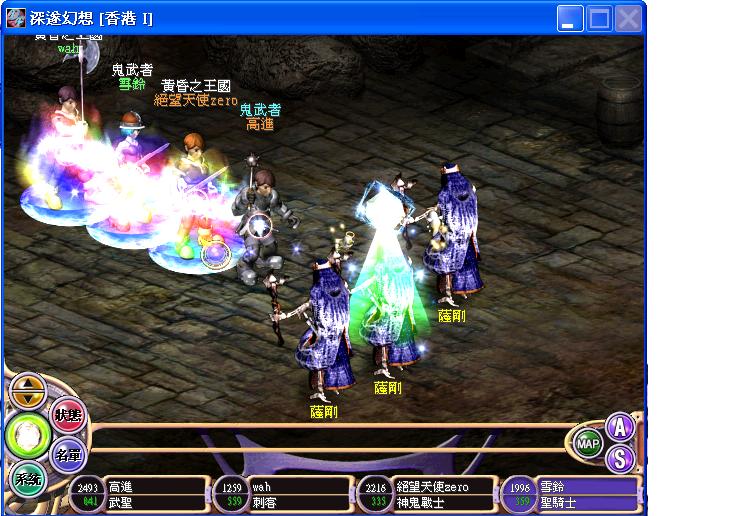The height and width of the screenshot is (516, 742).
Task: Activate the purple A button
Action: tap(621, 428)
